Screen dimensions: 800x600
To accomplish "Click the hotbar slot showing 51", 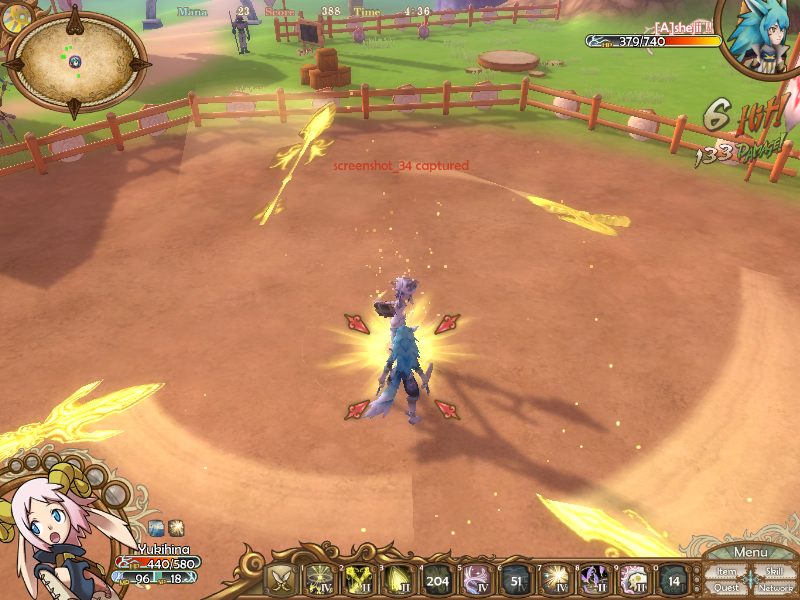I will click(x=516, y=580).
